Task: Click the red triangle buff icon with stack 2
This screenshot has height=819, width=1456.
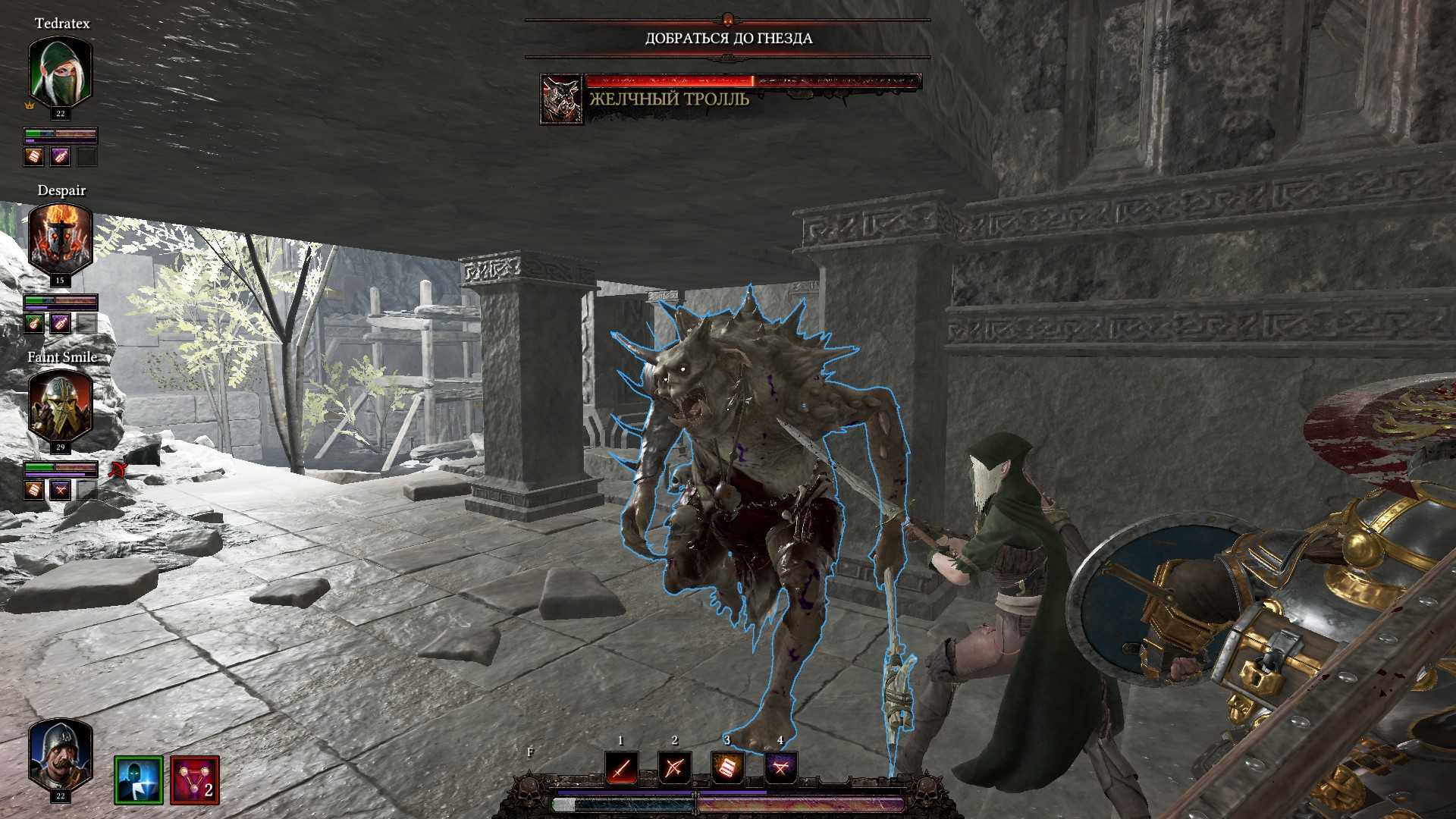Action: pos(195,780)
